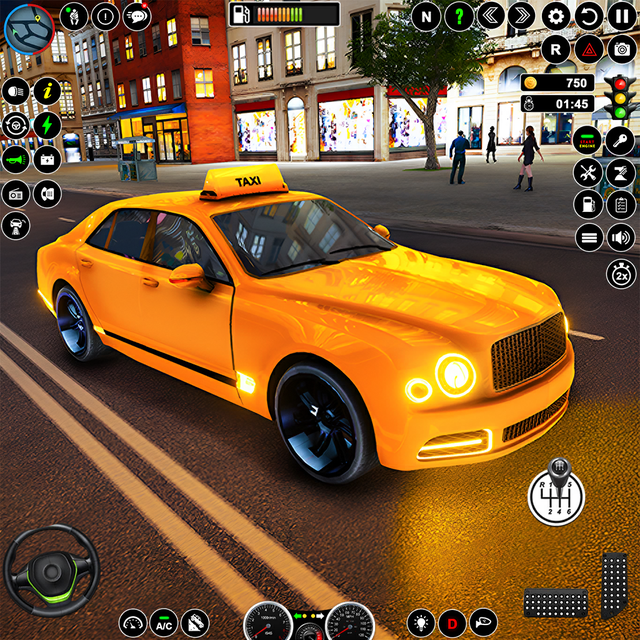Activate the 2x speed stopwatch
Viewport: 640px width, 640px height.
click(x=620, y=272)
